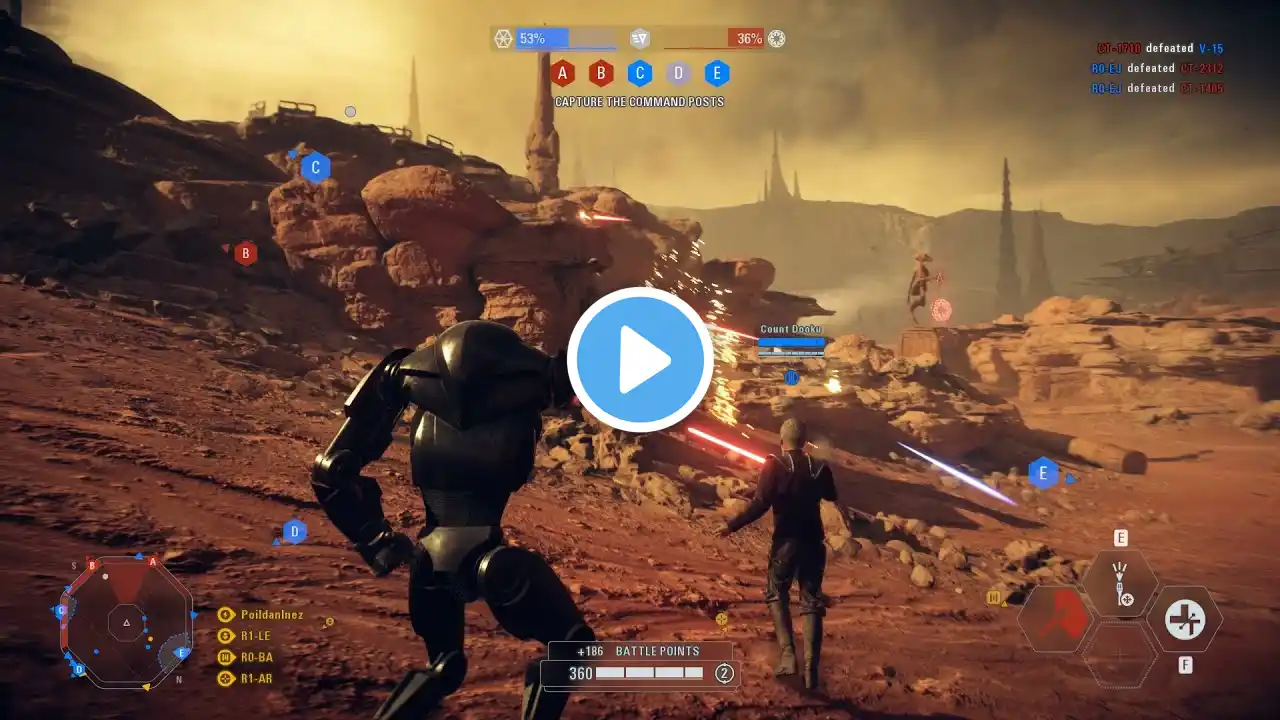Click the octagonal minimap

(x=126, y=622)
